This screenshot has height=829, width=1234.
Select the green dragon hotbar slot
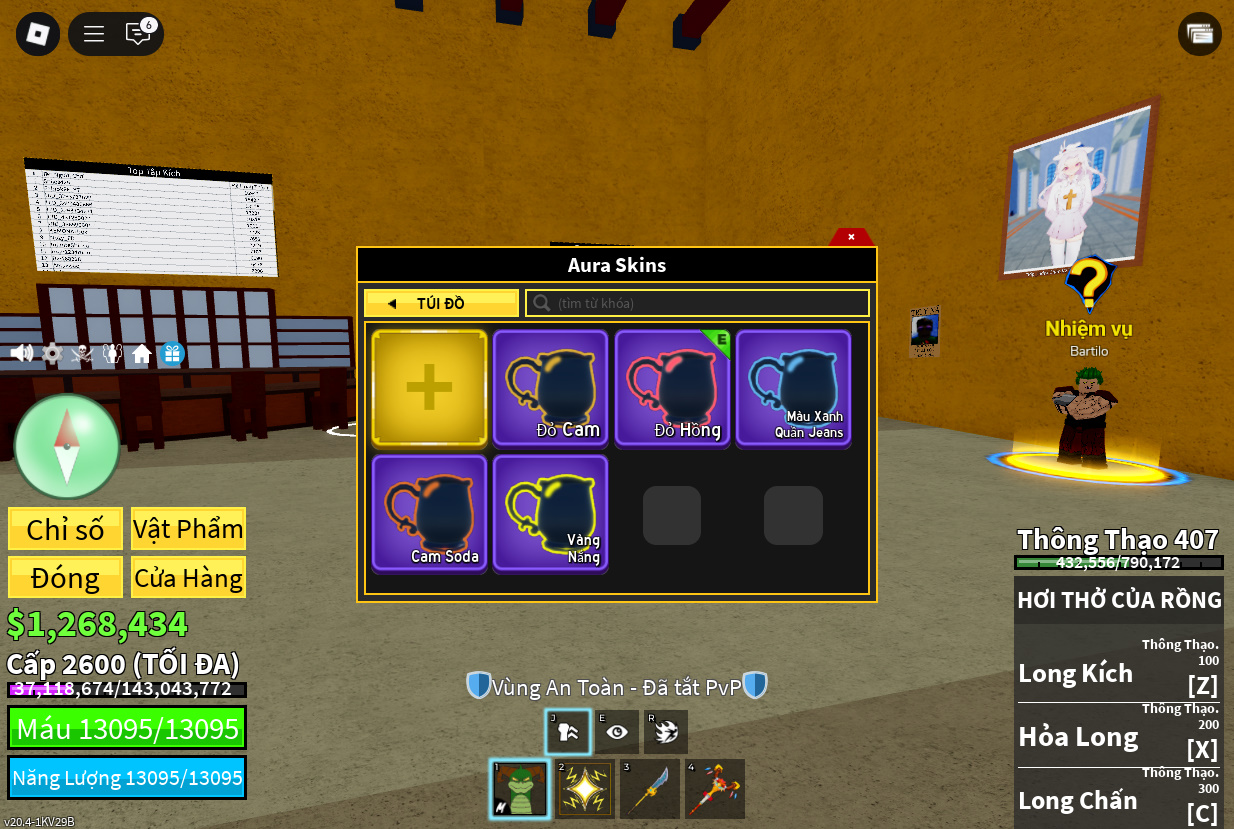[x=520, y=789]
